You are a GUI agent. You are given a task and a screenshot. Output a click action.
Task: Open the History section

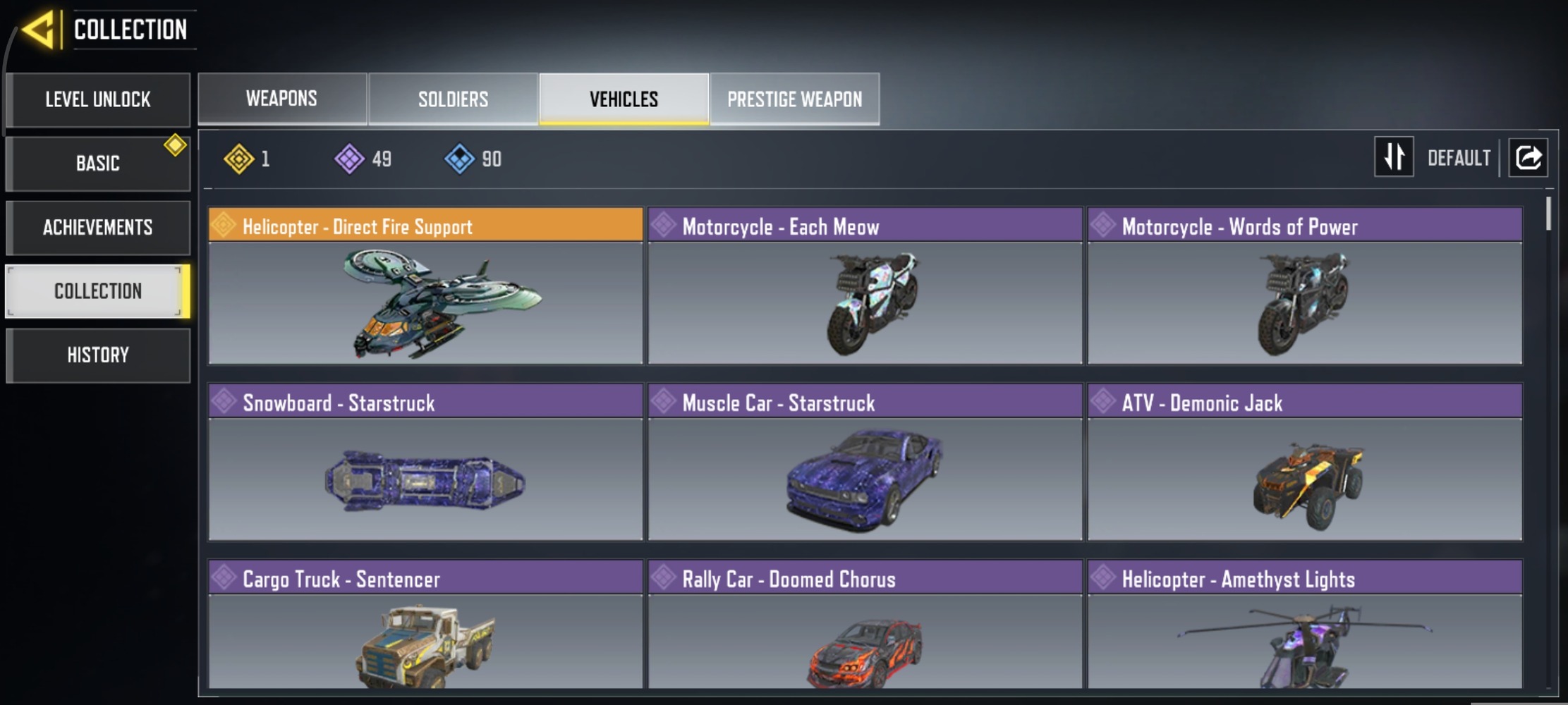tap(98, 355)
